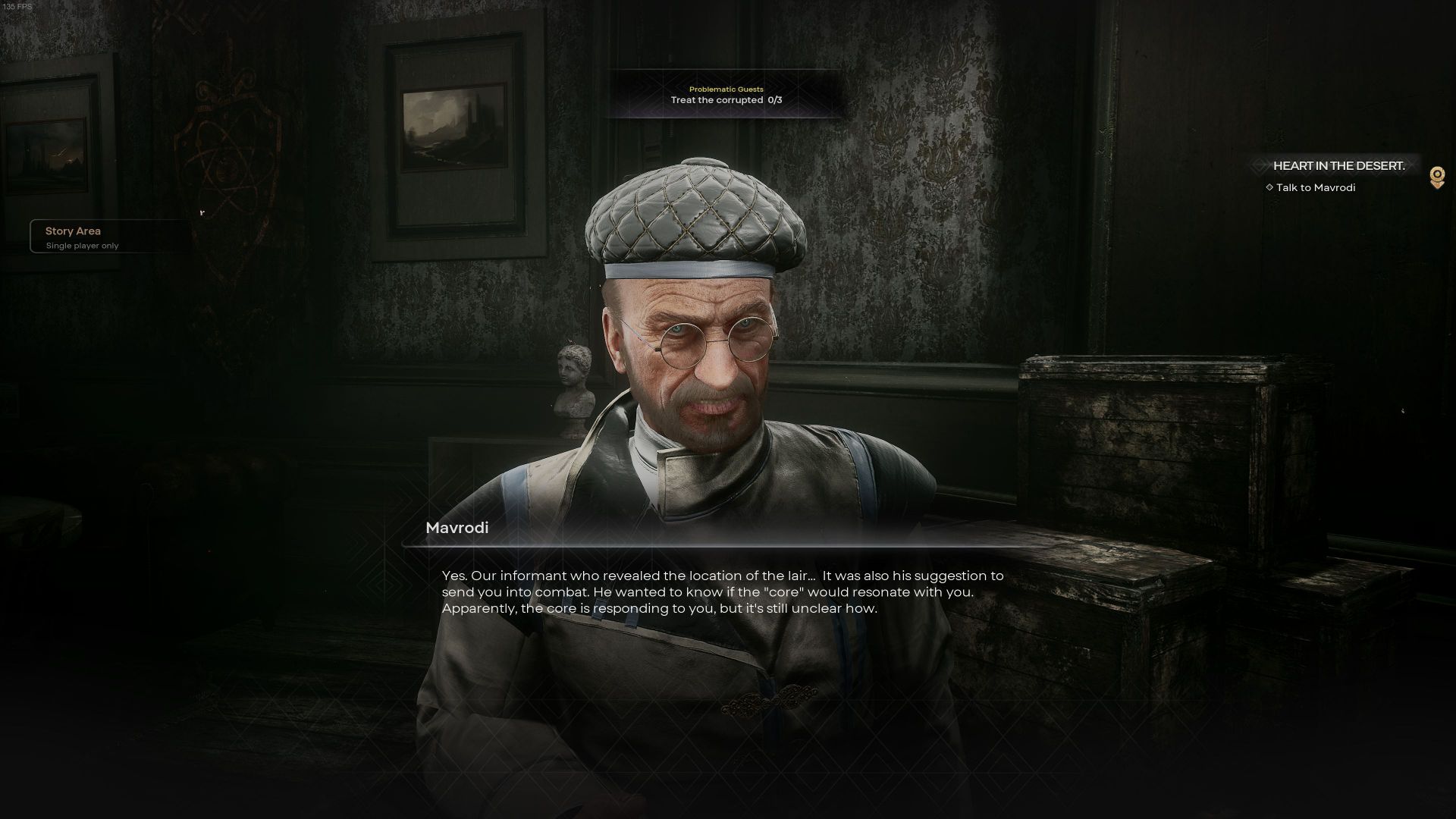Click the Story Area notice panel

pyautogui.click(x=106, y=237)
